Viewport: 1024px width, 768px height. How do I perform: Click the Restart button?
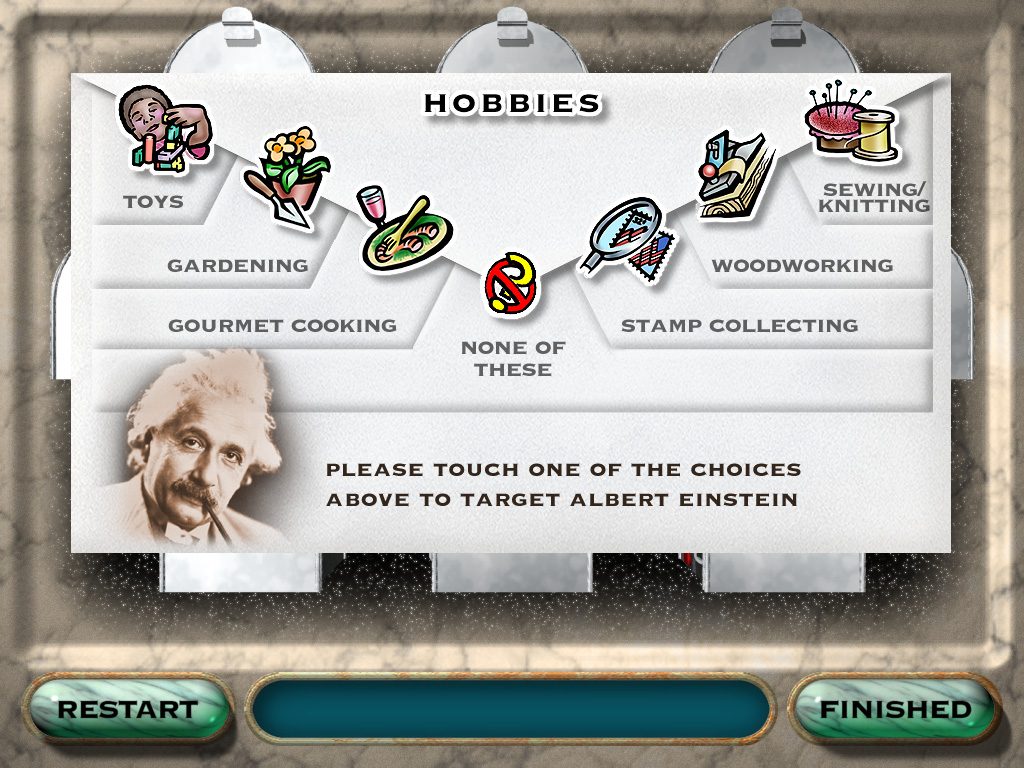127,710
